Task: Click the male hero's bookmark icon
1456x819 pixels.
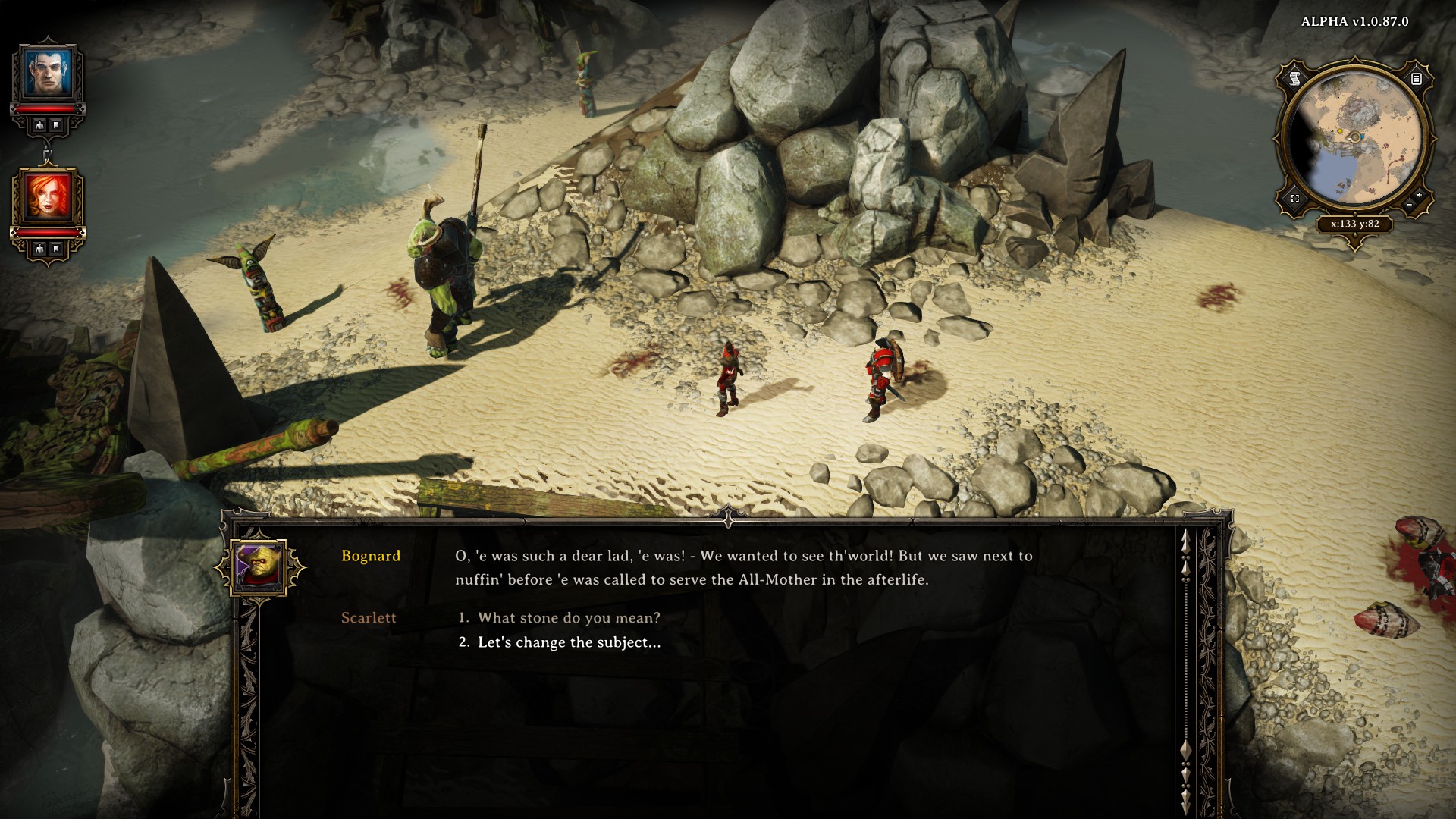Action: point(56,125)
